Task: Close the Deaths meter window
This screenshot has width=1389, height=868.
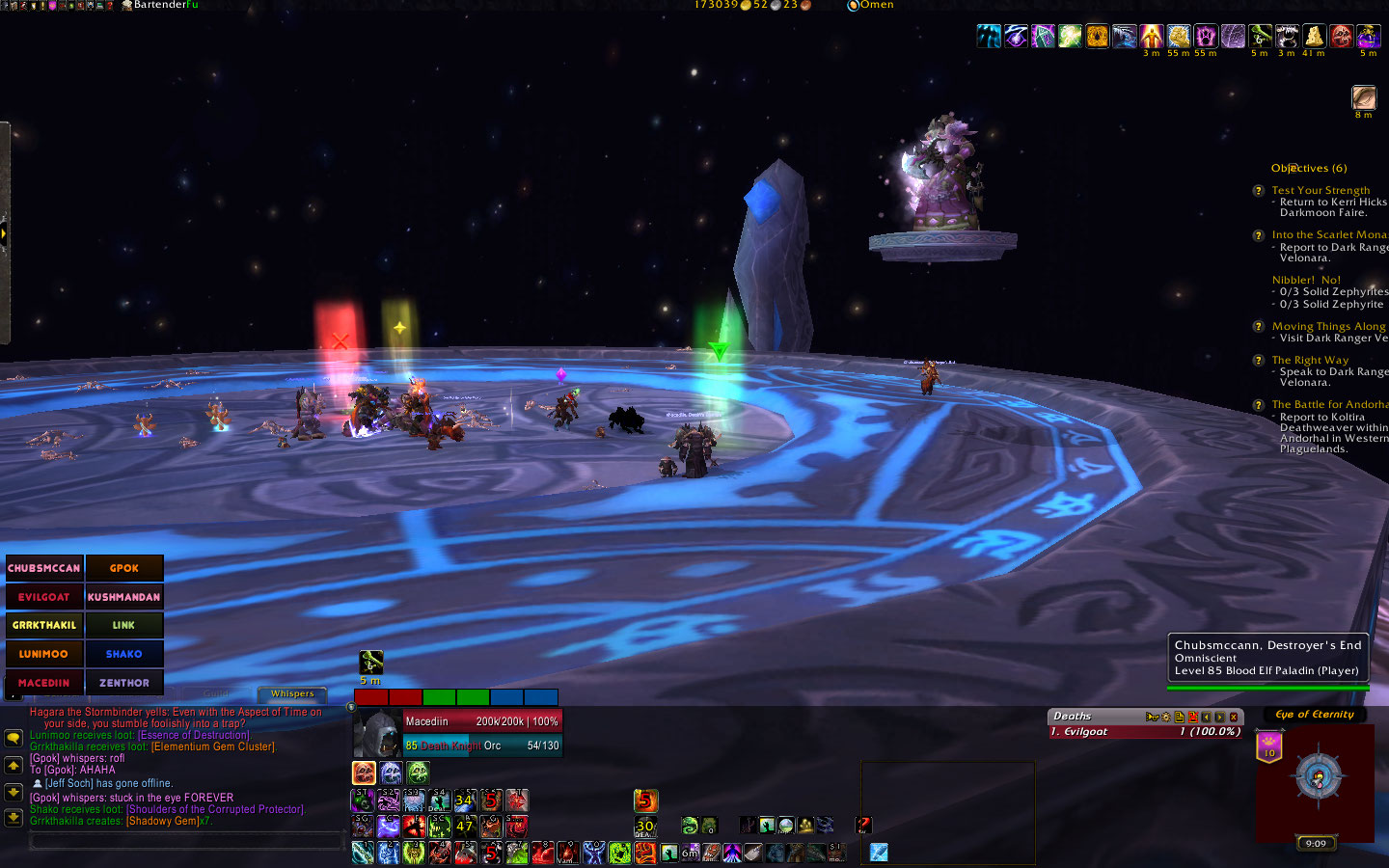Action: pos(1234,717)
